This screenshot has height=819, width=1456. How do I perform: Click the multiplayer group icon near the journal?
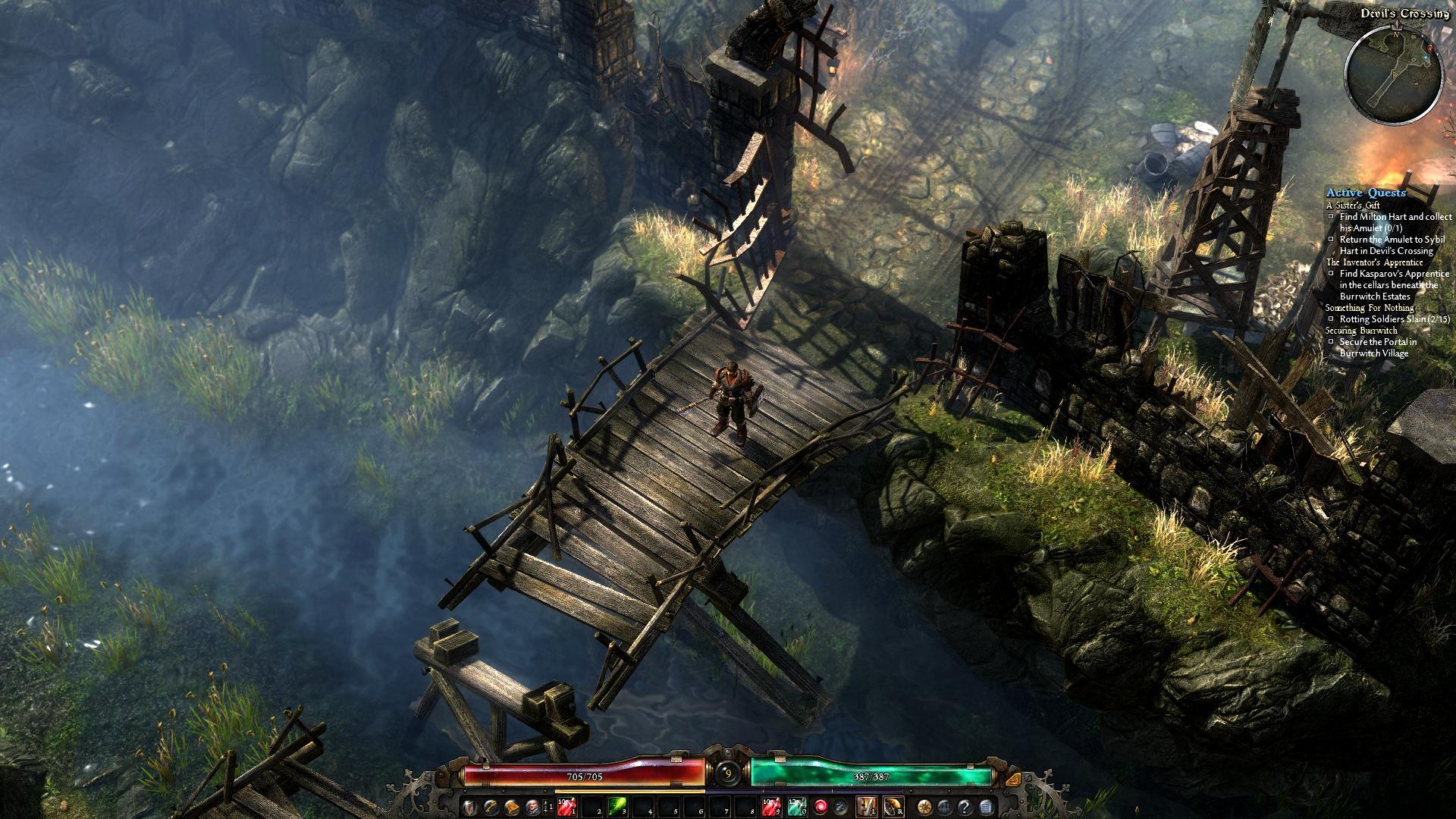click(943, 808)
